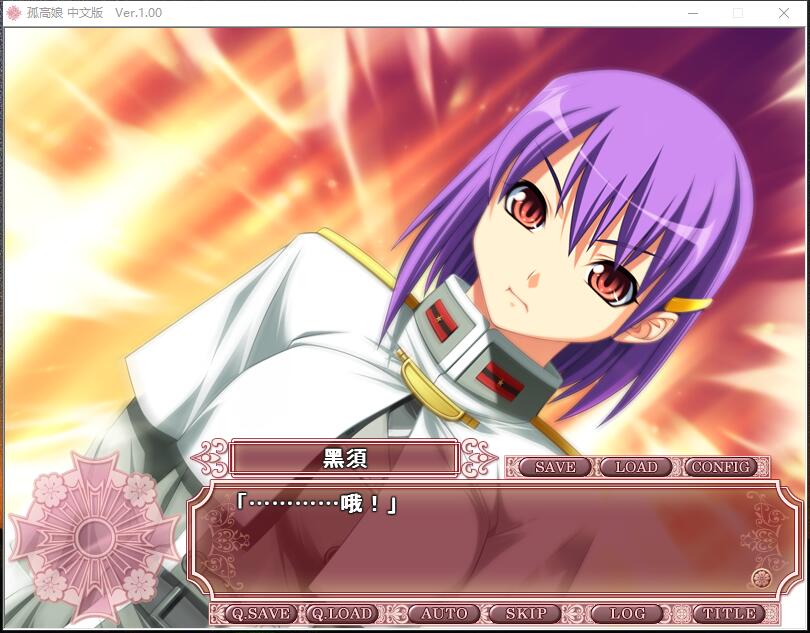Viewport: 810px width, 633px height.
Task: Close the game window
Action: (x=784, y=13)
